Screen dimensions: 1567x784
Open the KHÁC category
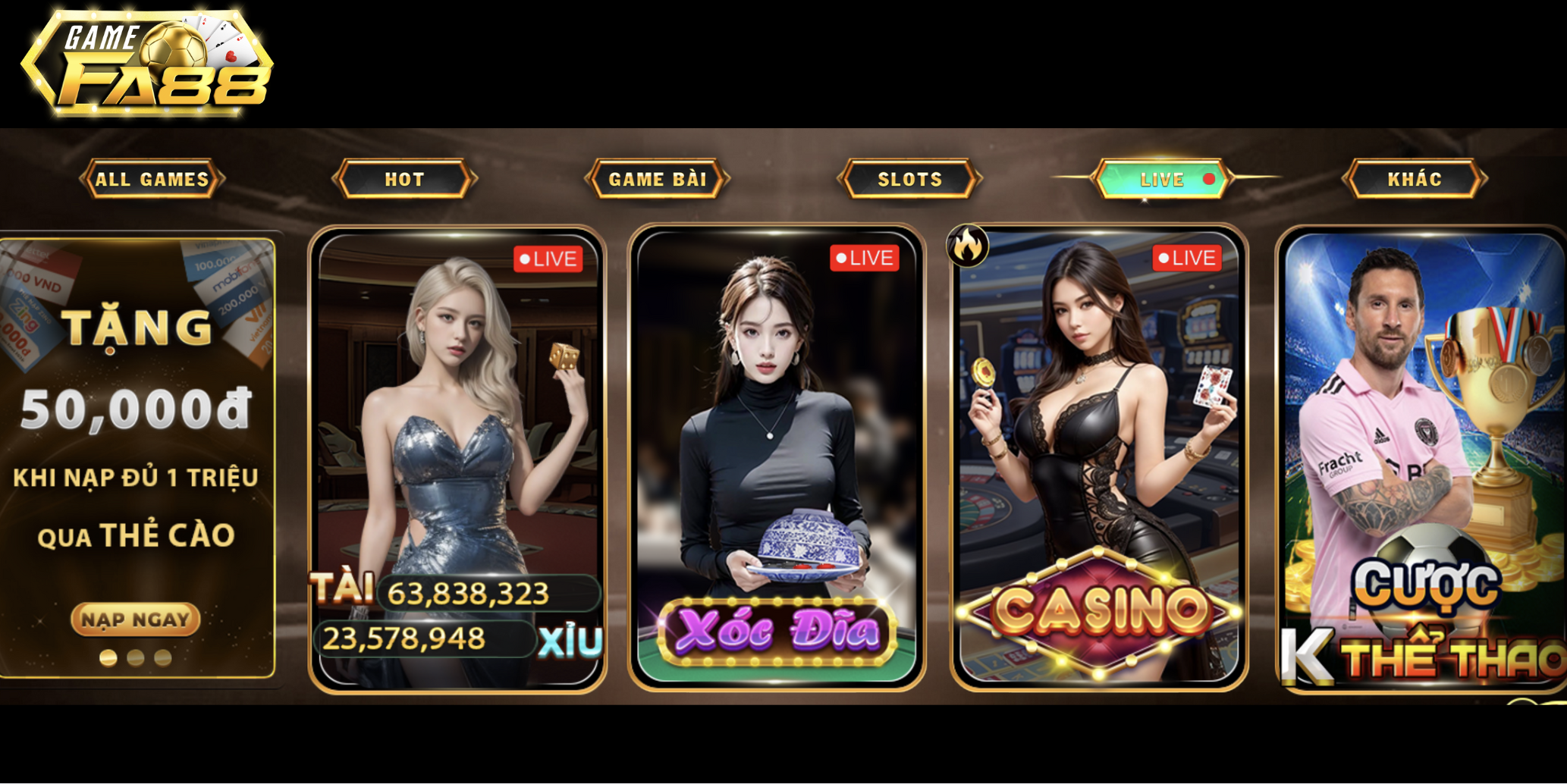click(x=1415, y=180)
